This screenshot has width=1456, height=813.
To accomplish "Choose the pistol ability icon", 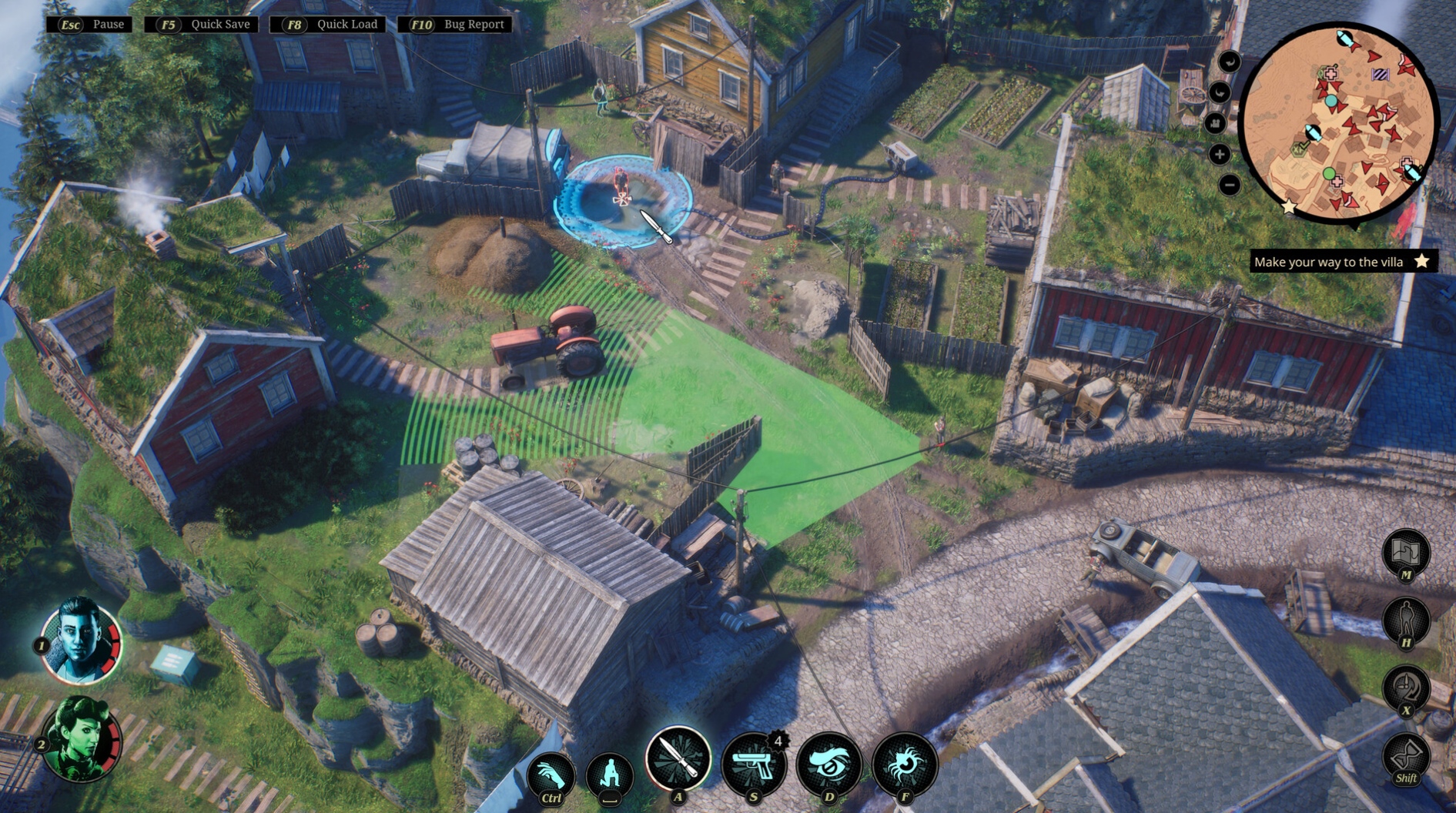I will pos(753,763).
